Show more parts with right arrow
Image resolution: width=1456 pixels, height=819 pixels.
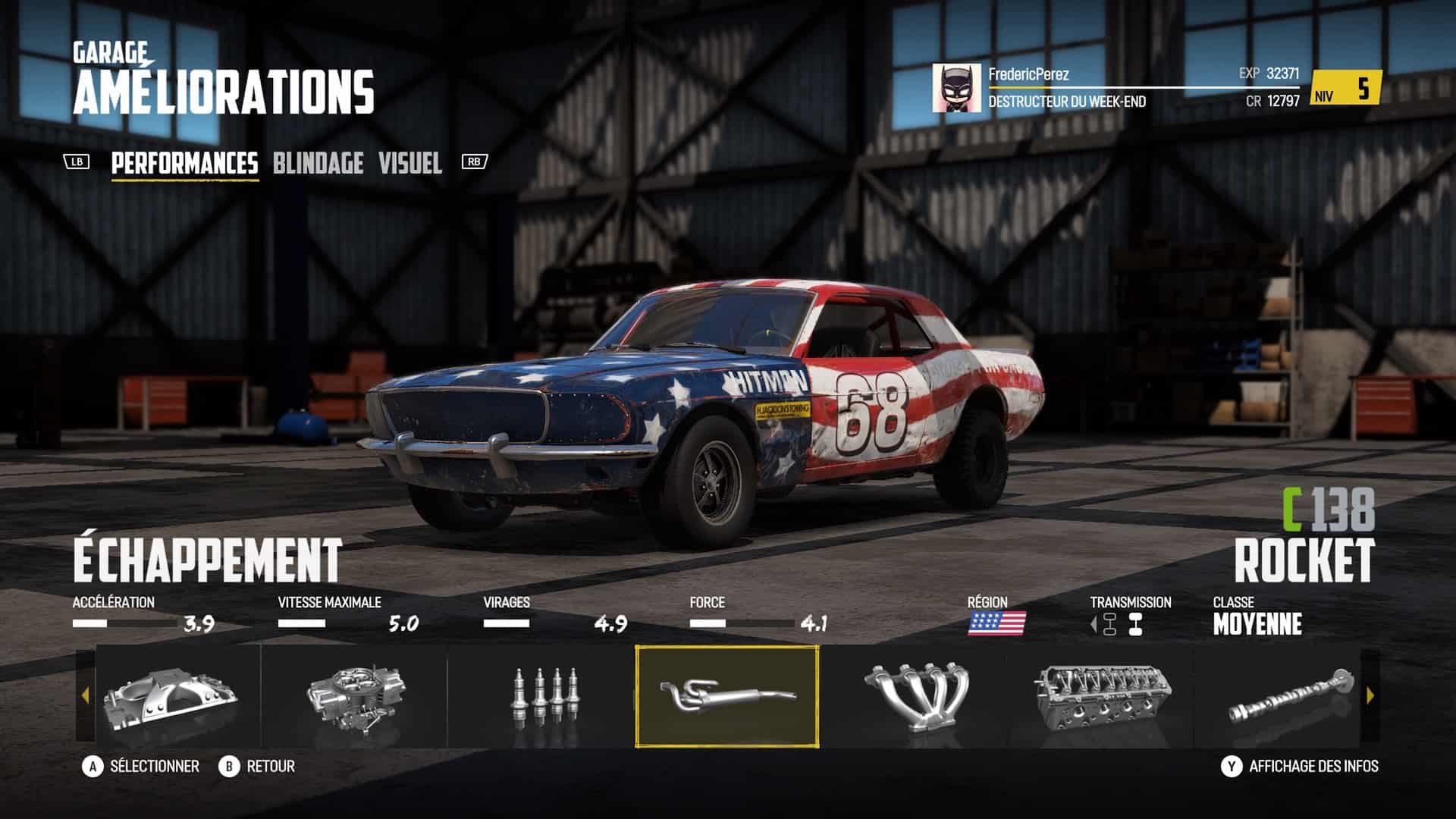1370,695
